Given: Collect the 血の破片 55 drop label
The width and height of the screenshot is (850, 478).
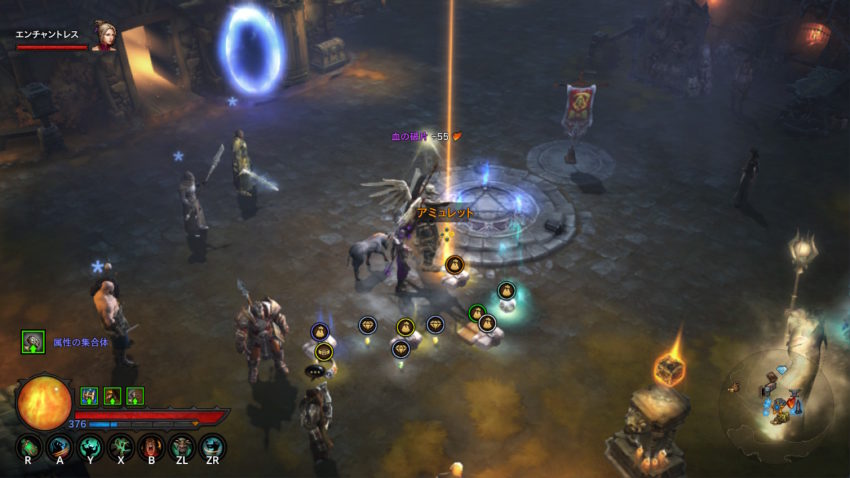Looking at the screenshot, I should pyautogui.click(x=424, y=136).
